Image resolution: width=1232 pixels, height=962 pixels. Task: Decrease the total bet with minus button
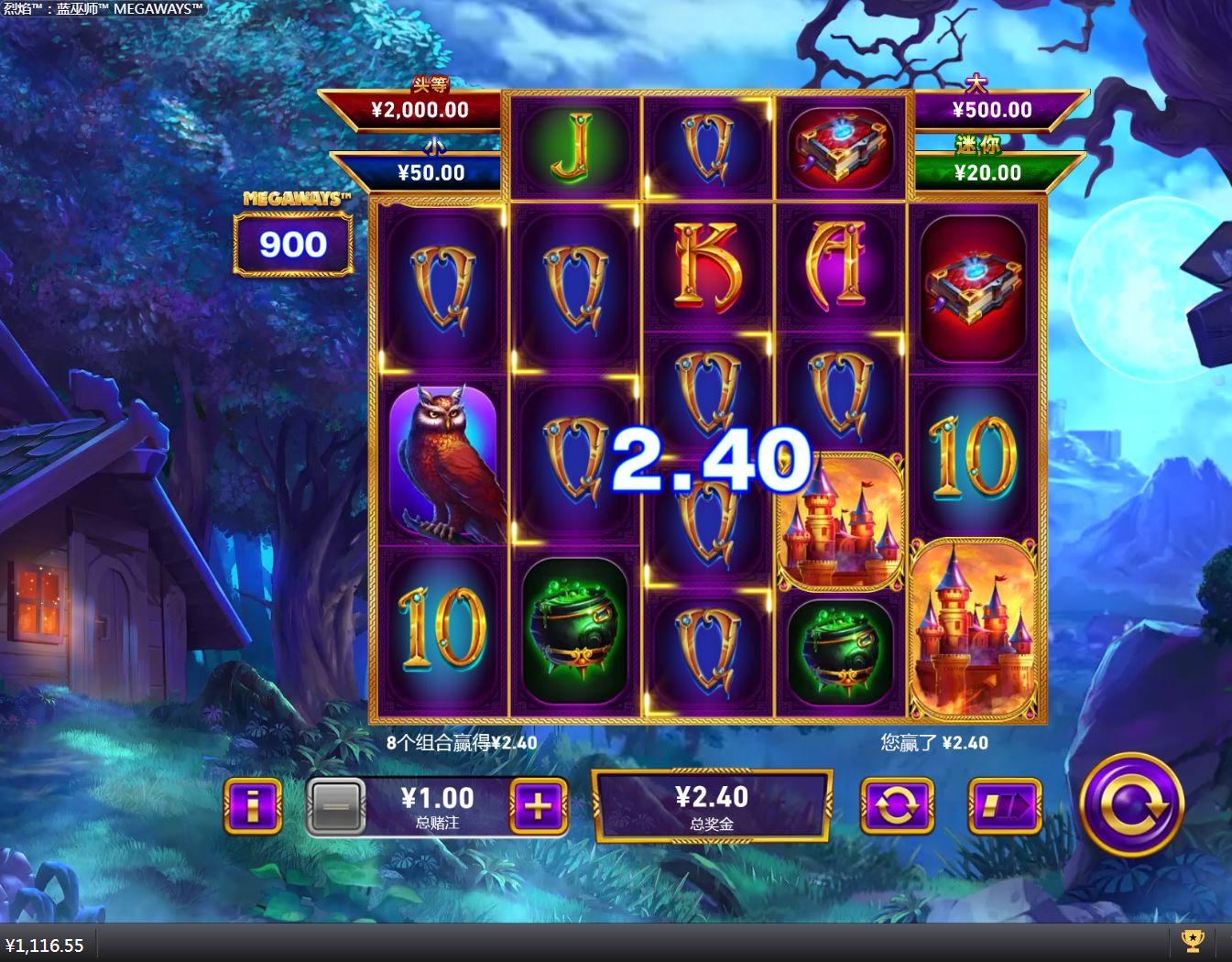pyautogui.click(x=336, y=807)
